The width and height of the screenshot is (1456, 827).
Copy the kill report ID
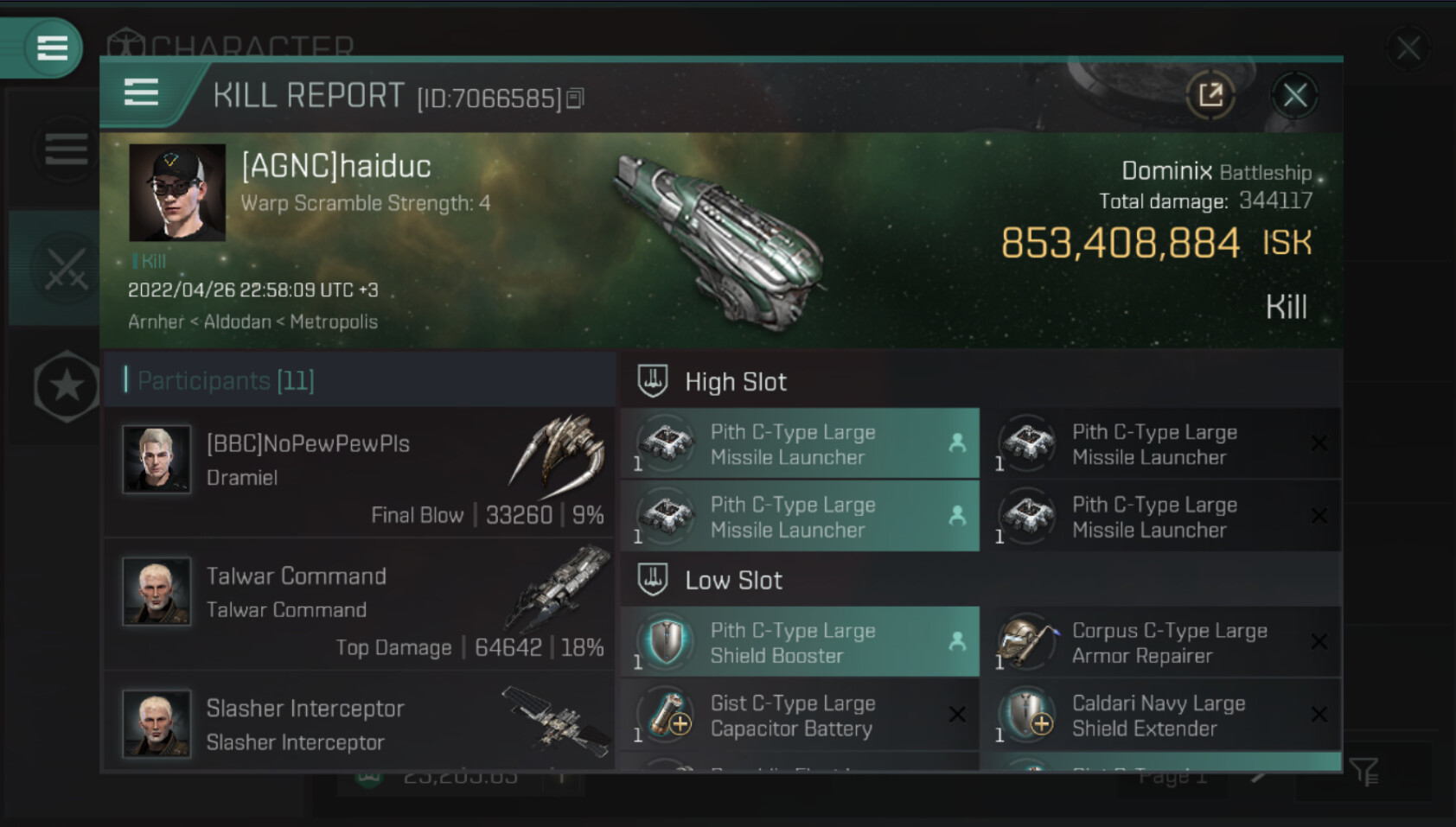click(576, 99)
